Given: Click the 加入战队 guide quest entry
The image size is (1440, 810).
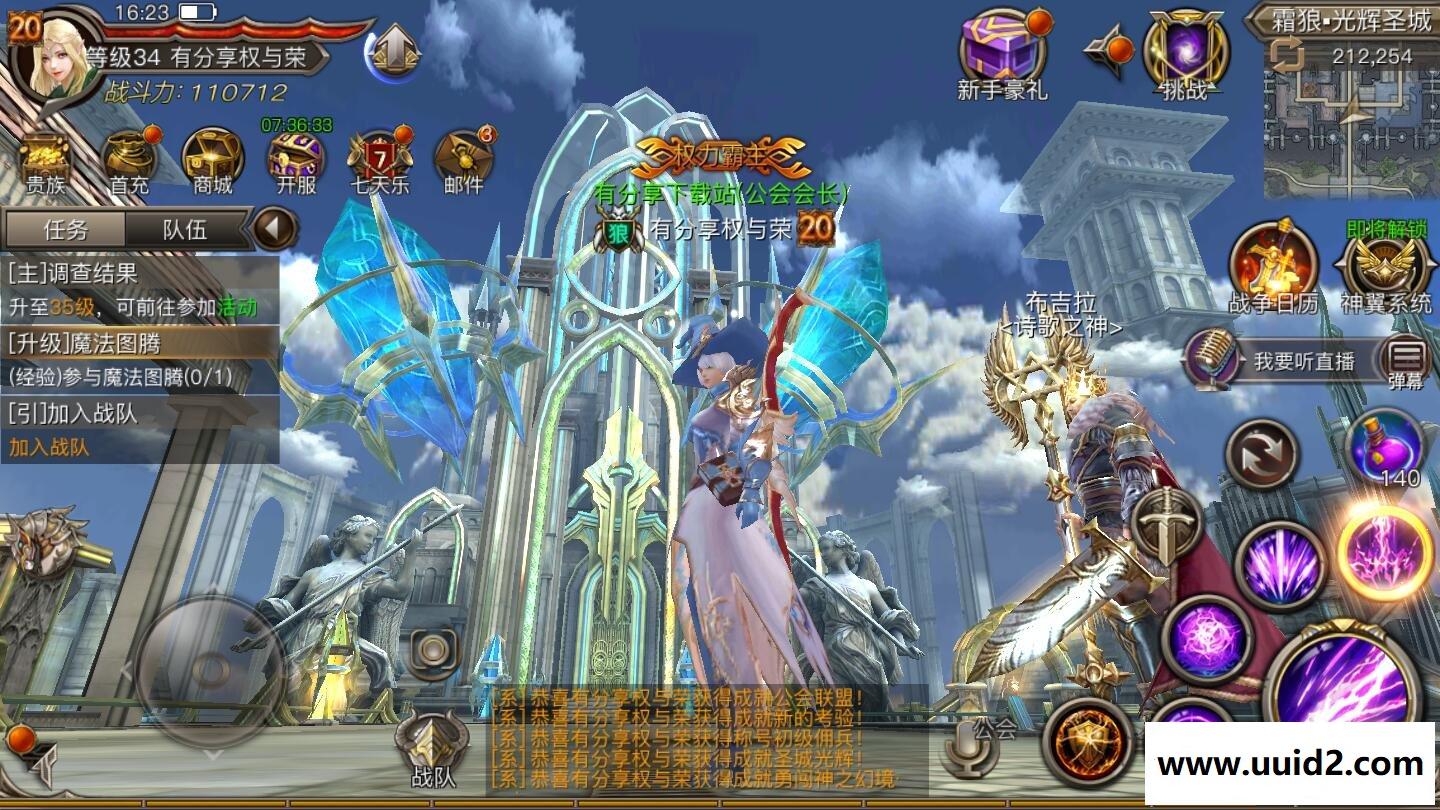Looking at the screenshot, I should click(x=139, y=430).
